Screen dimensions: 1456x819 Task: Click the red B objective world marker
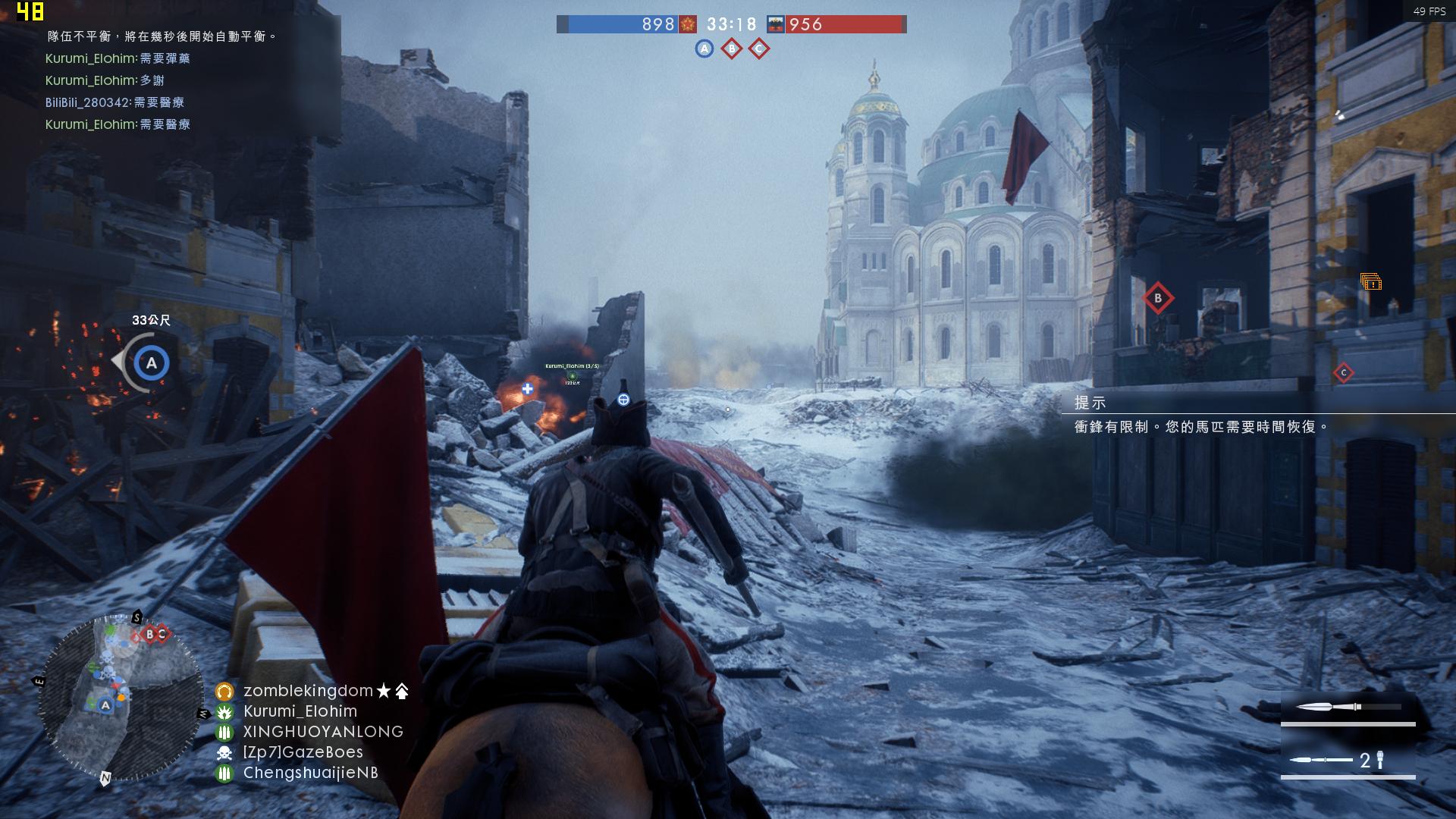(1157, 298)
